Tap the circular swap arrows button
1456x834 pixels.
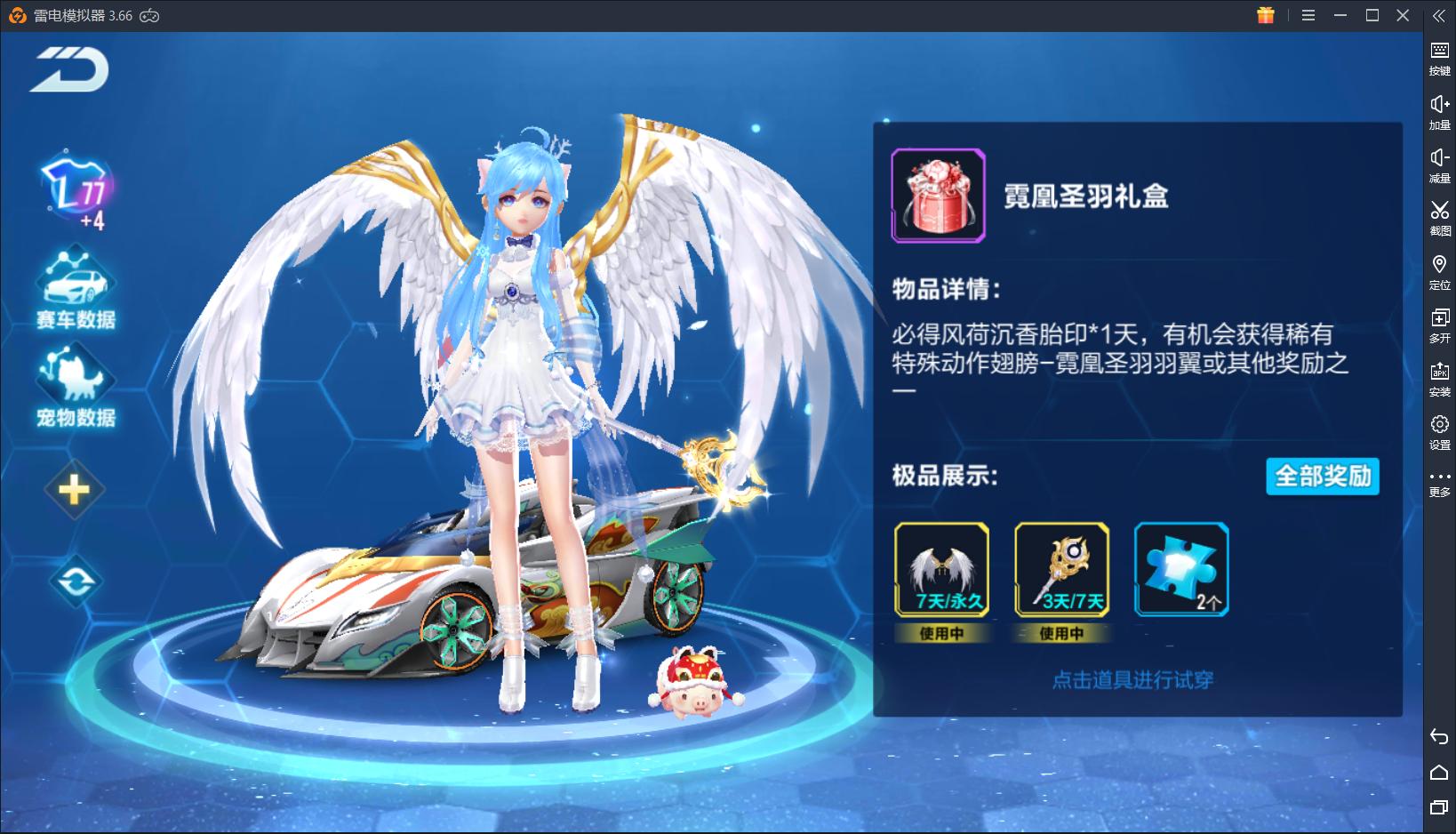click(76, 581)
